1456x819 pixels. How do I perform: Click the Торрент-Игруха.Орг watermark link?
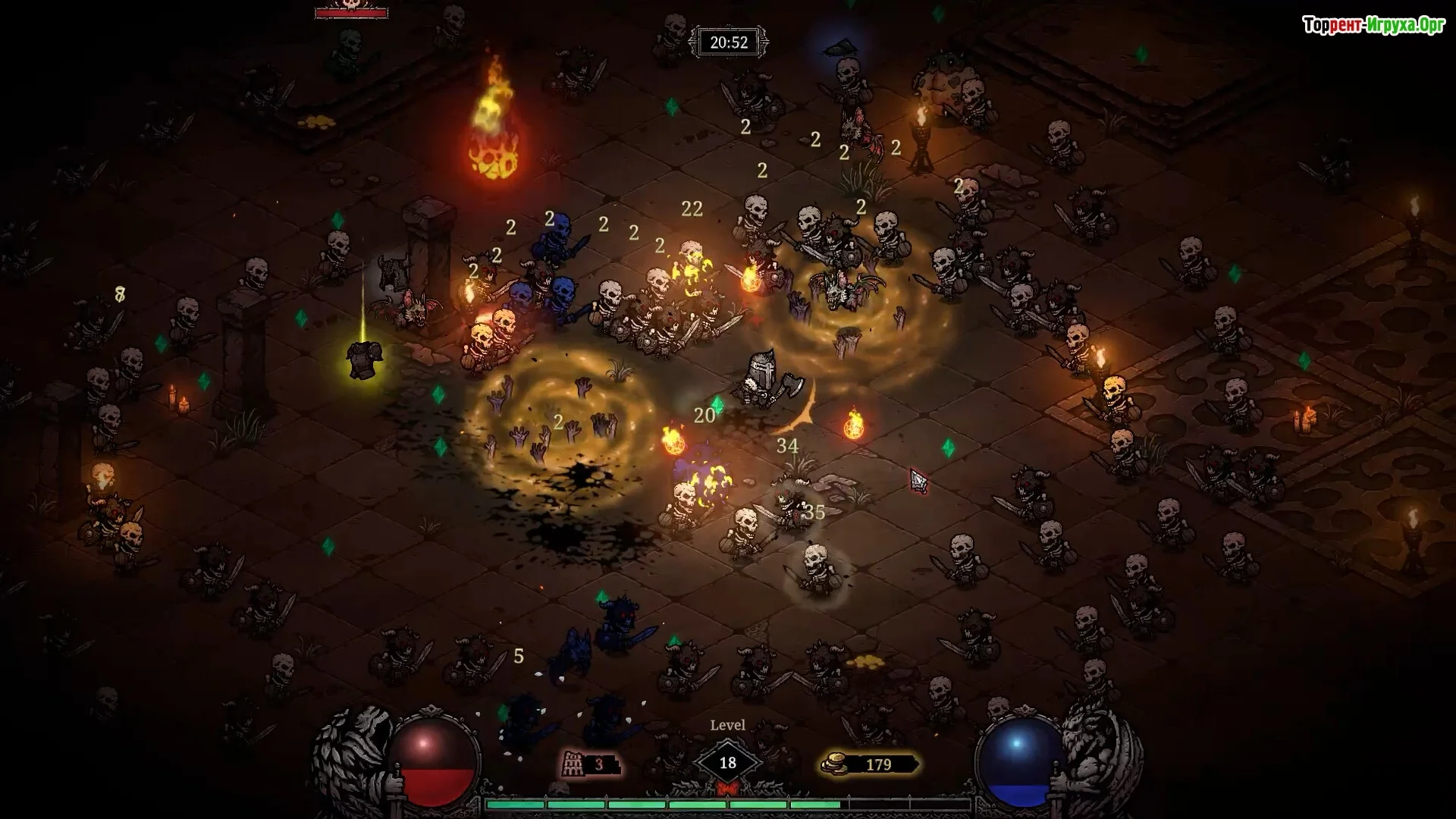click(x=1373, y=26)
